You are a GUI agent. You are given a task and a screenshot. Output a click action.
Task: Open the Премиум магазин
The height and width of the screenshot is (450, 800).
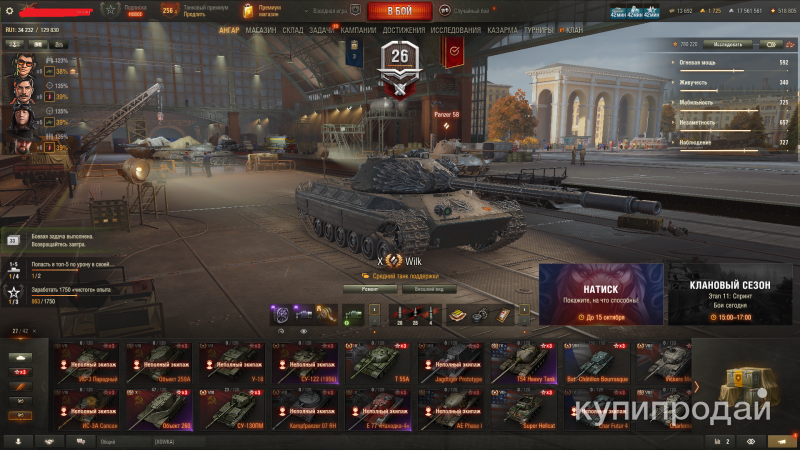pyautogui.click(x=264, y=11)
